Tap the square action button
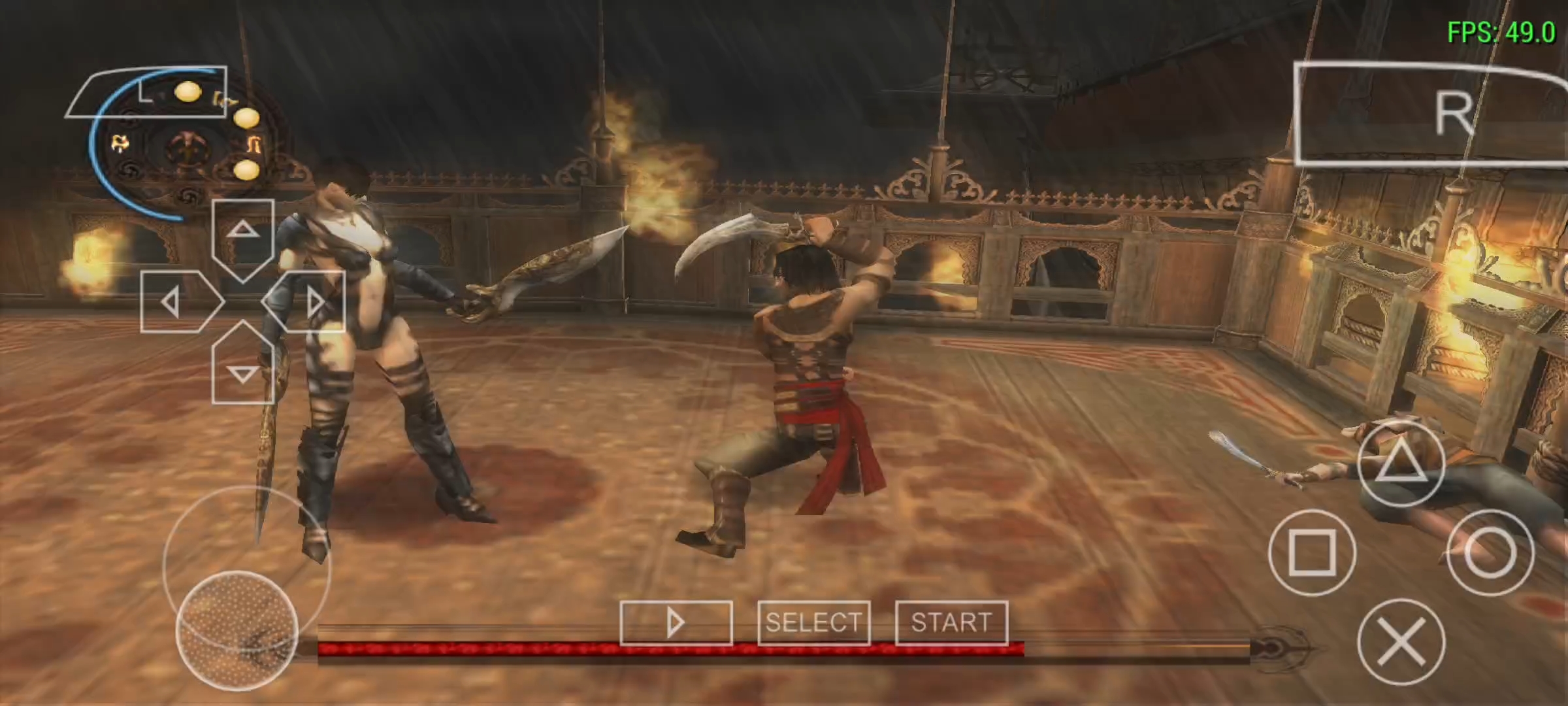1568x706 pixels. point(1311,553)
